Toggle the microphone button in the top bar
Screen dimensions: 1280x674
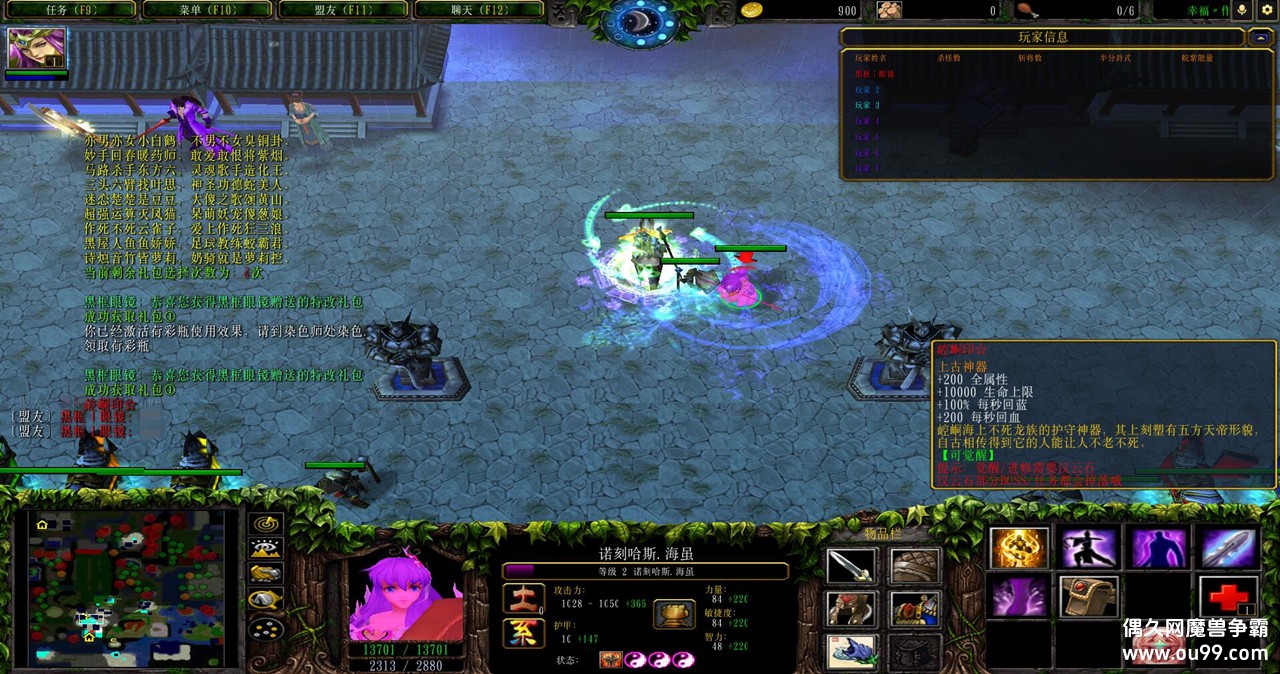point(1243,10)
